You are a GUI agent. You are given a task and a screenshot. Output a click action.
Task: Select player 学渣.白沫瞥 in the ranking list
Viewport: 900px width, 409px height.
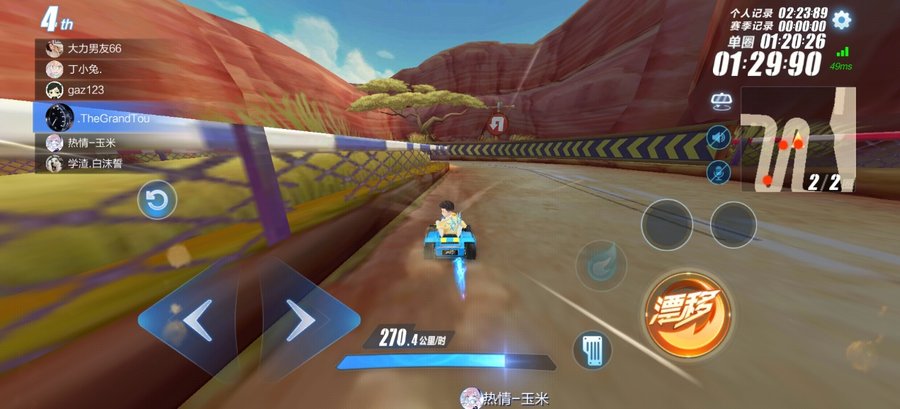[96, 163]
